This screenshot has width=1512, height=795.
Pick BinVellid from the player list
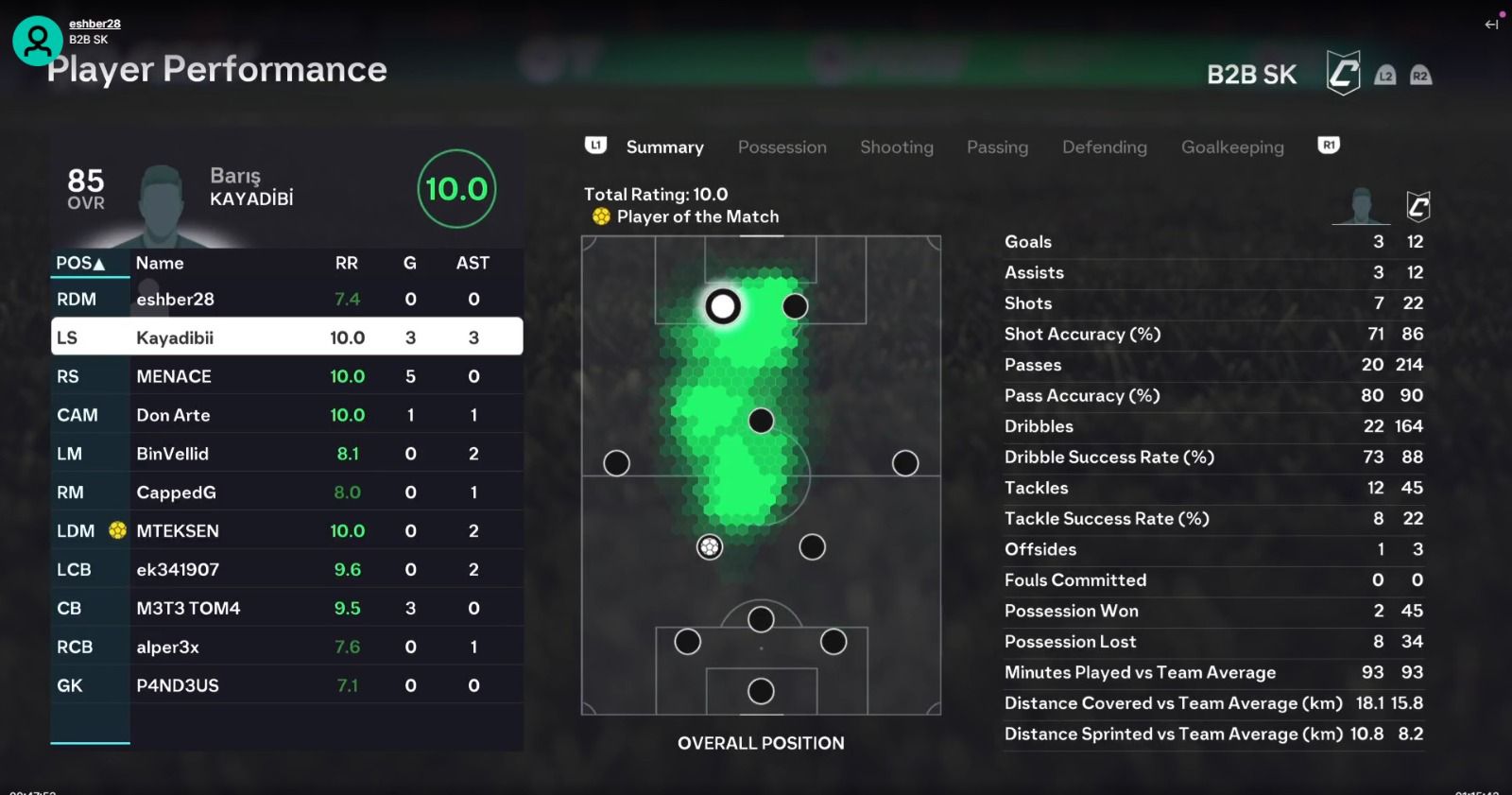coord(286,454)
